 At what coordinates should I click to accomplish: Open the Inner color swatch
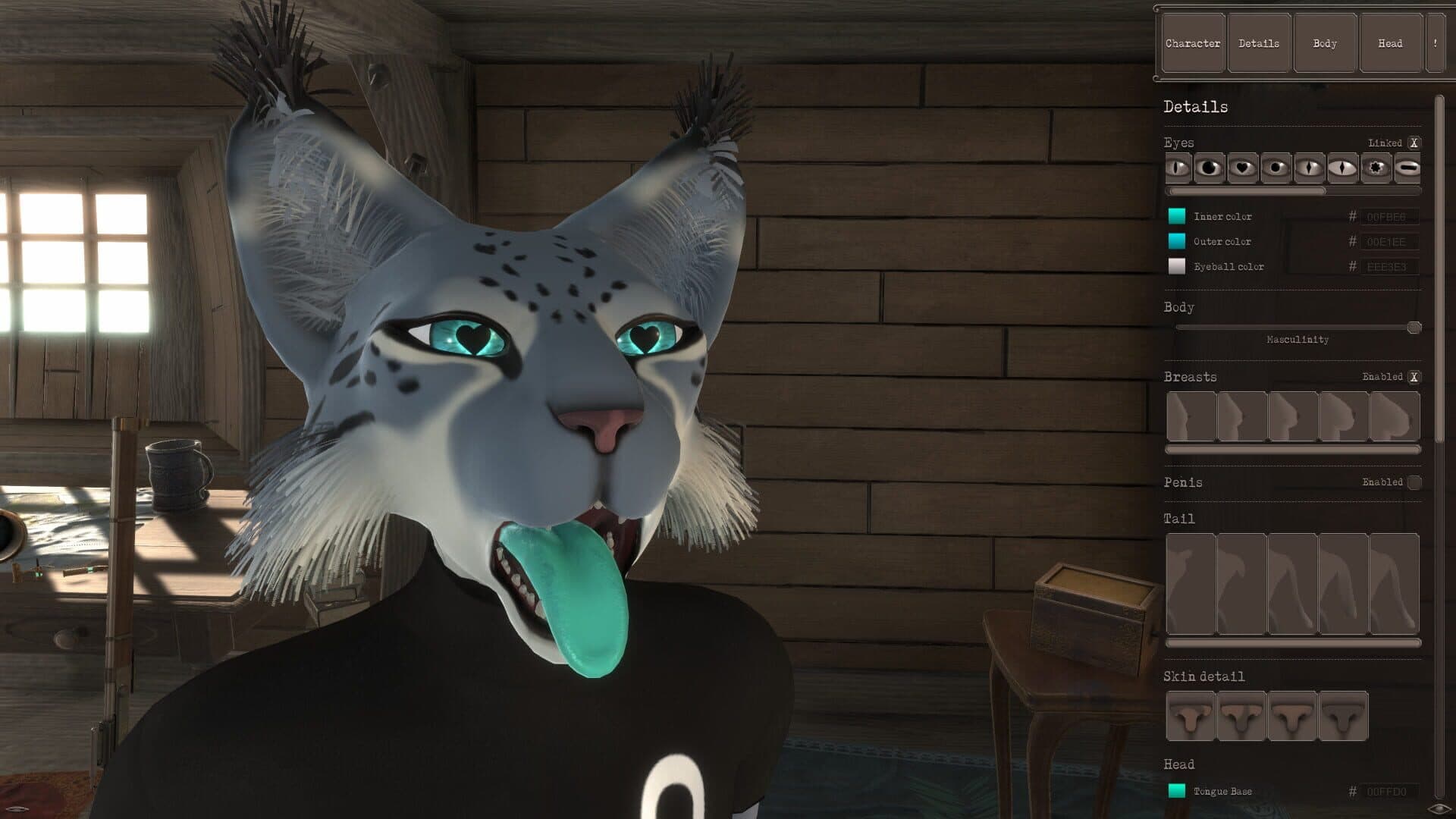[1177, 216]
